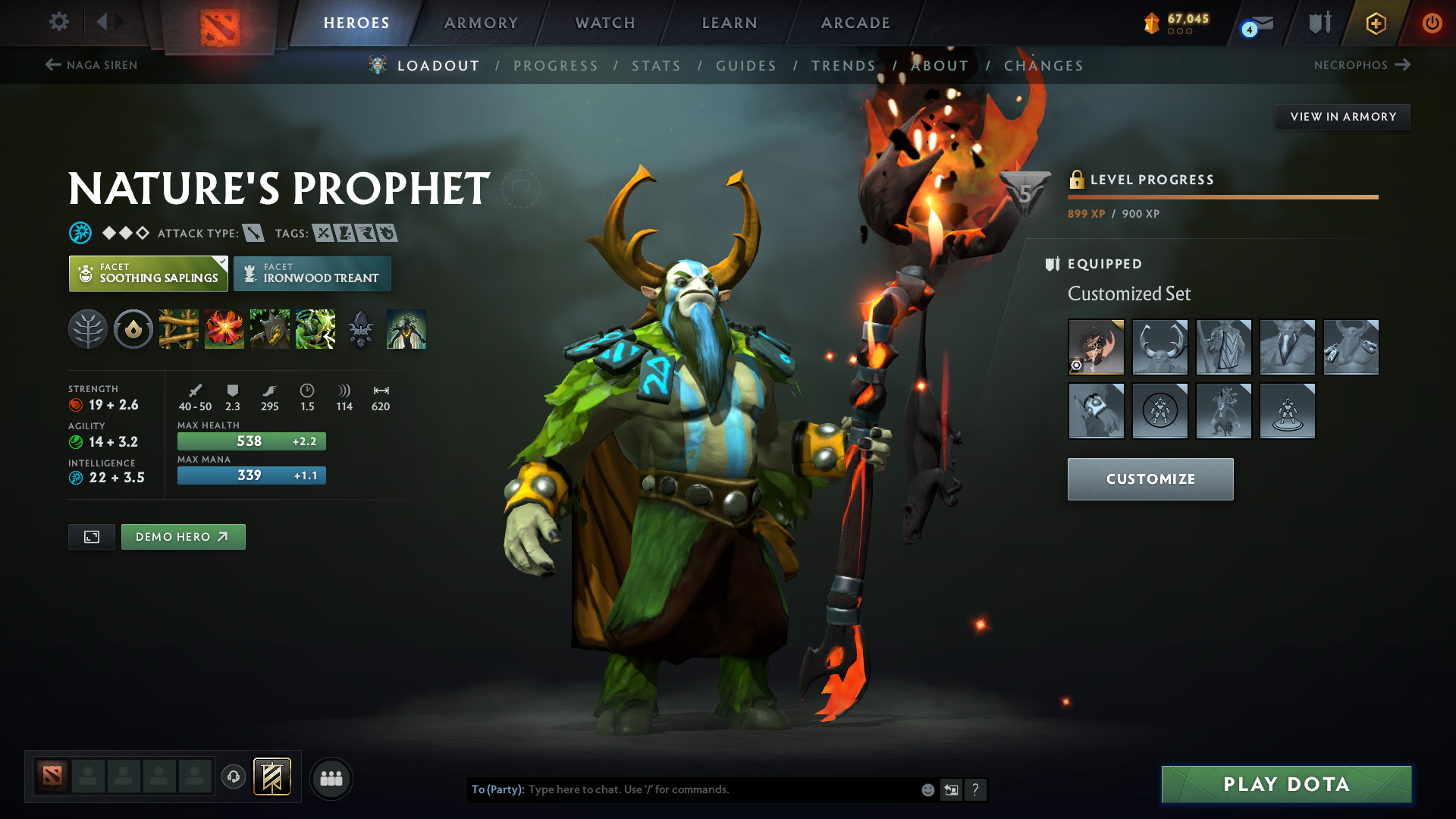The image size is (1456, 819).
Task: Click the Level Progress XP bar
Action: pos(1222,198)
